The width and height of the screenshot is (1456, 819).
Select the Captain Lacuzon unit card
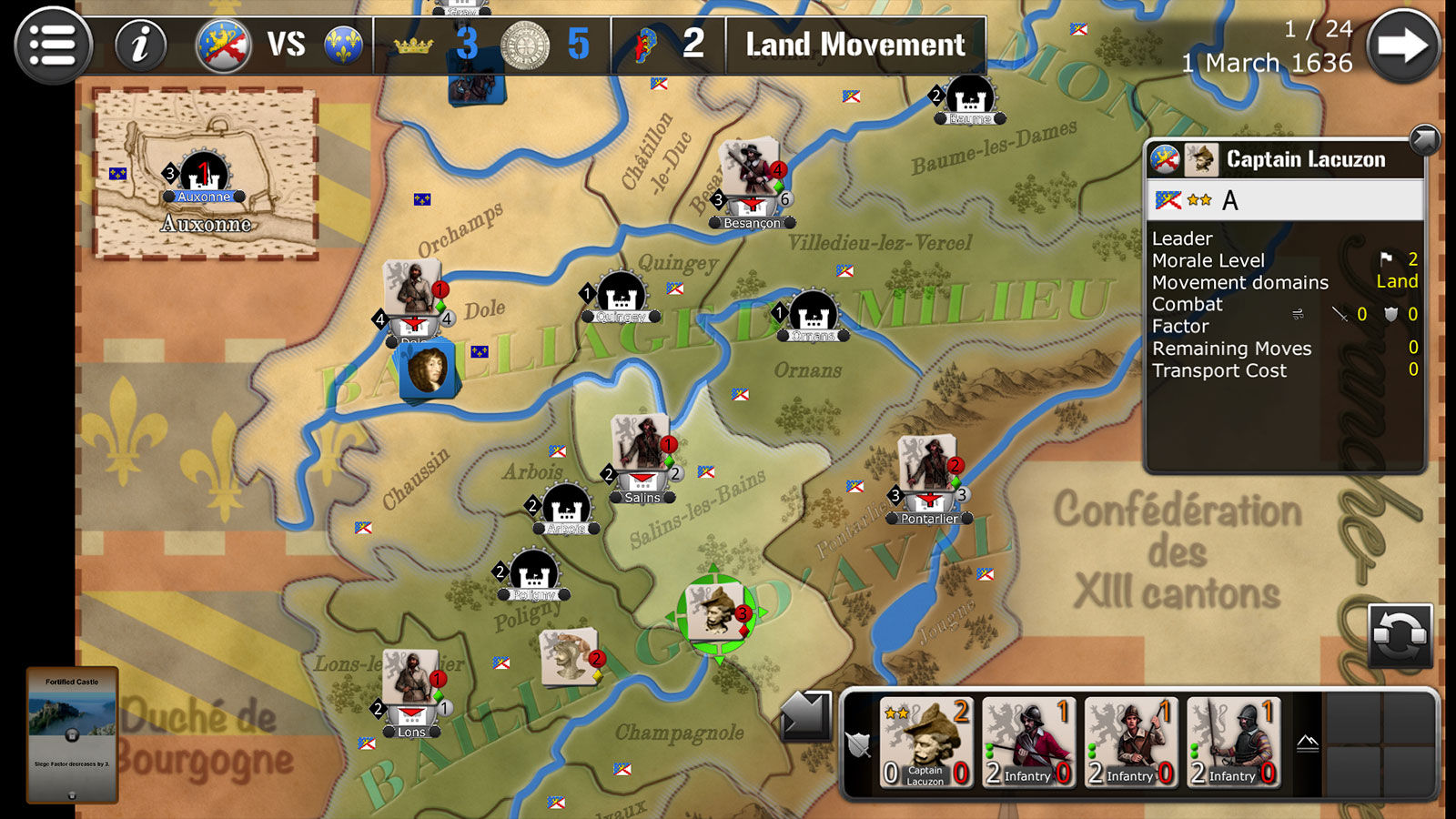click(925, 742)
